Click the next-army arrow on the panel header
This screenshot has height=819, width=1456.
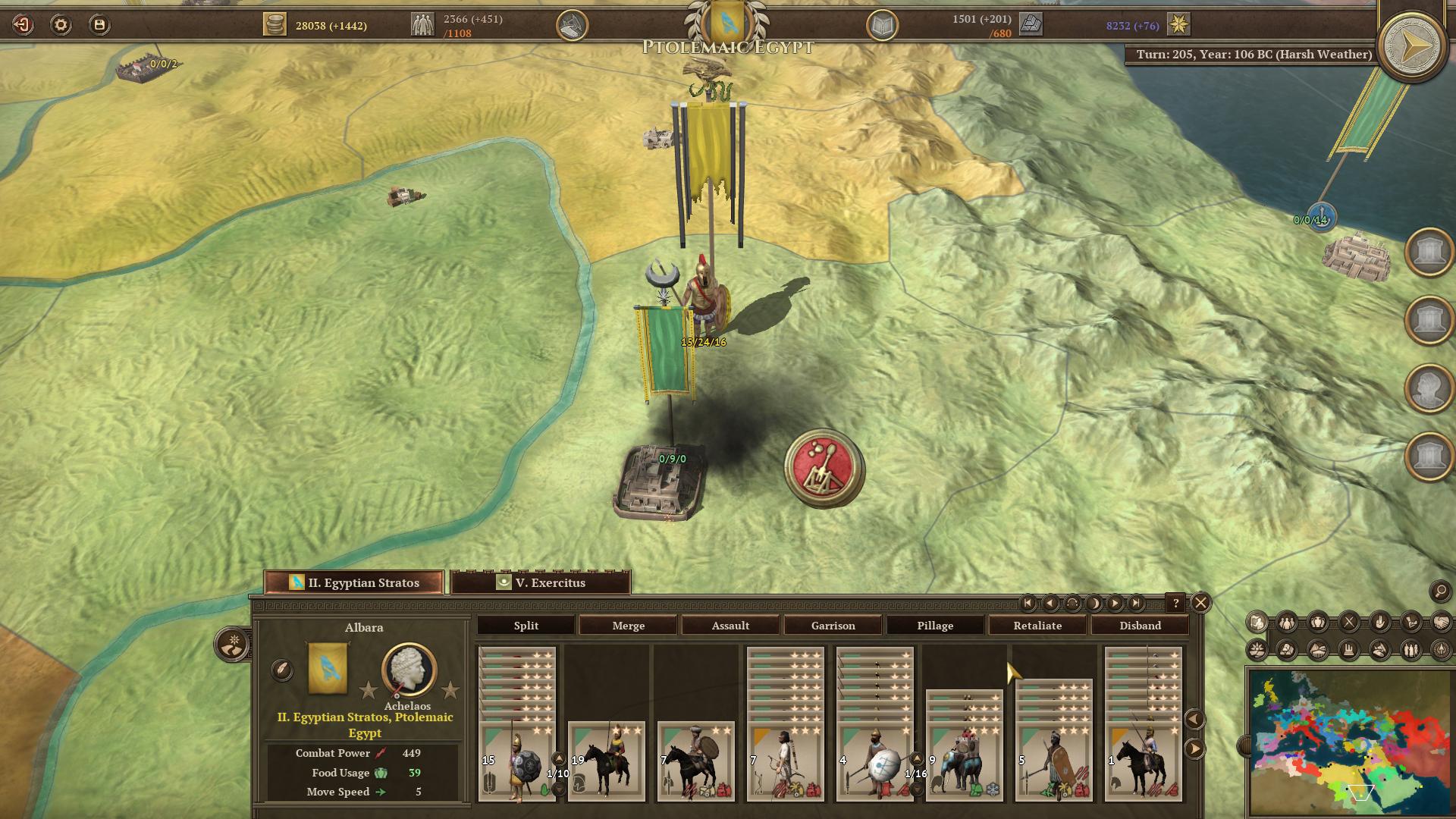[x=1116, y=604]
